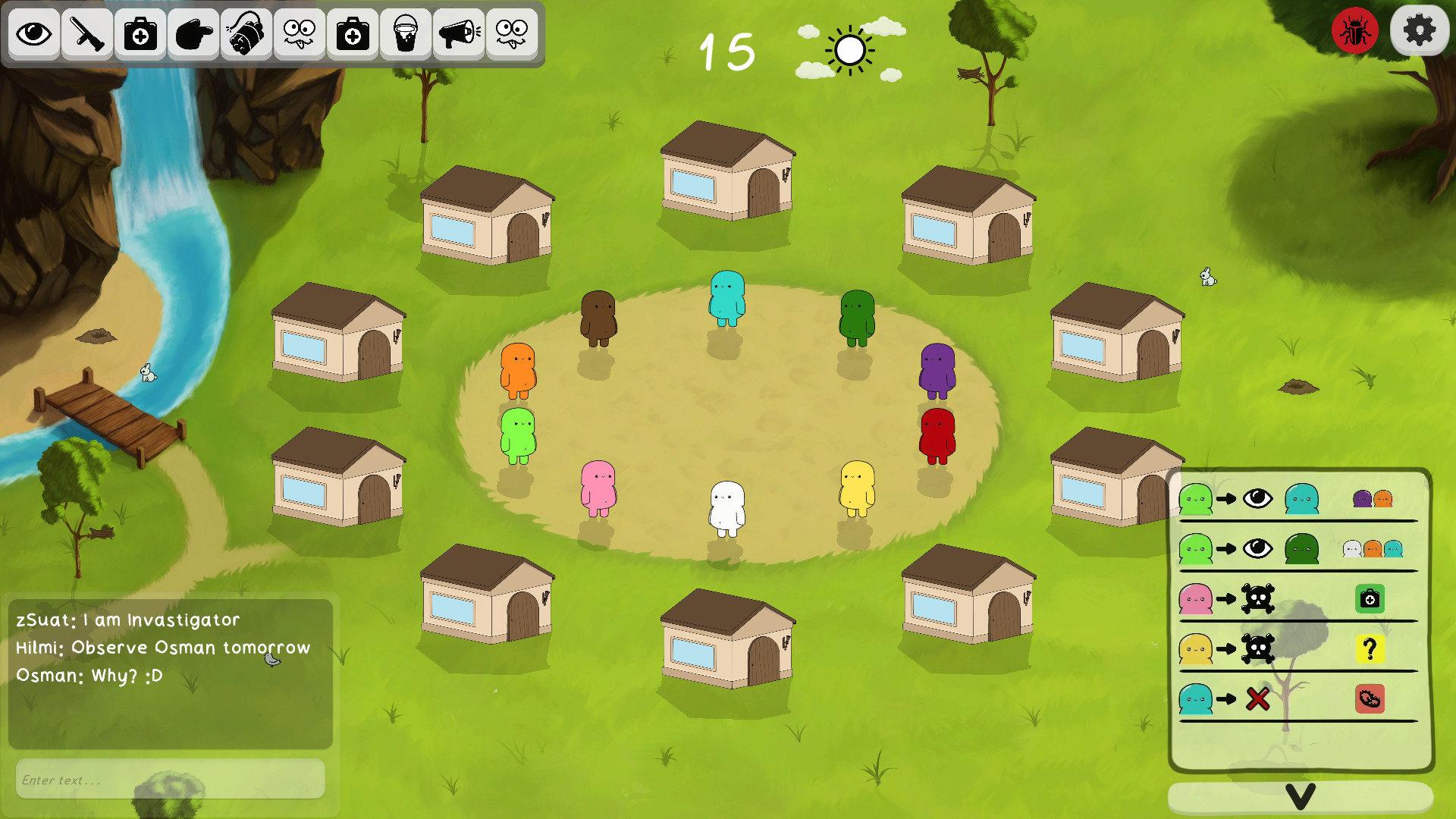
Task: Select the teal player red X log row
Action: pos(1298,699)
